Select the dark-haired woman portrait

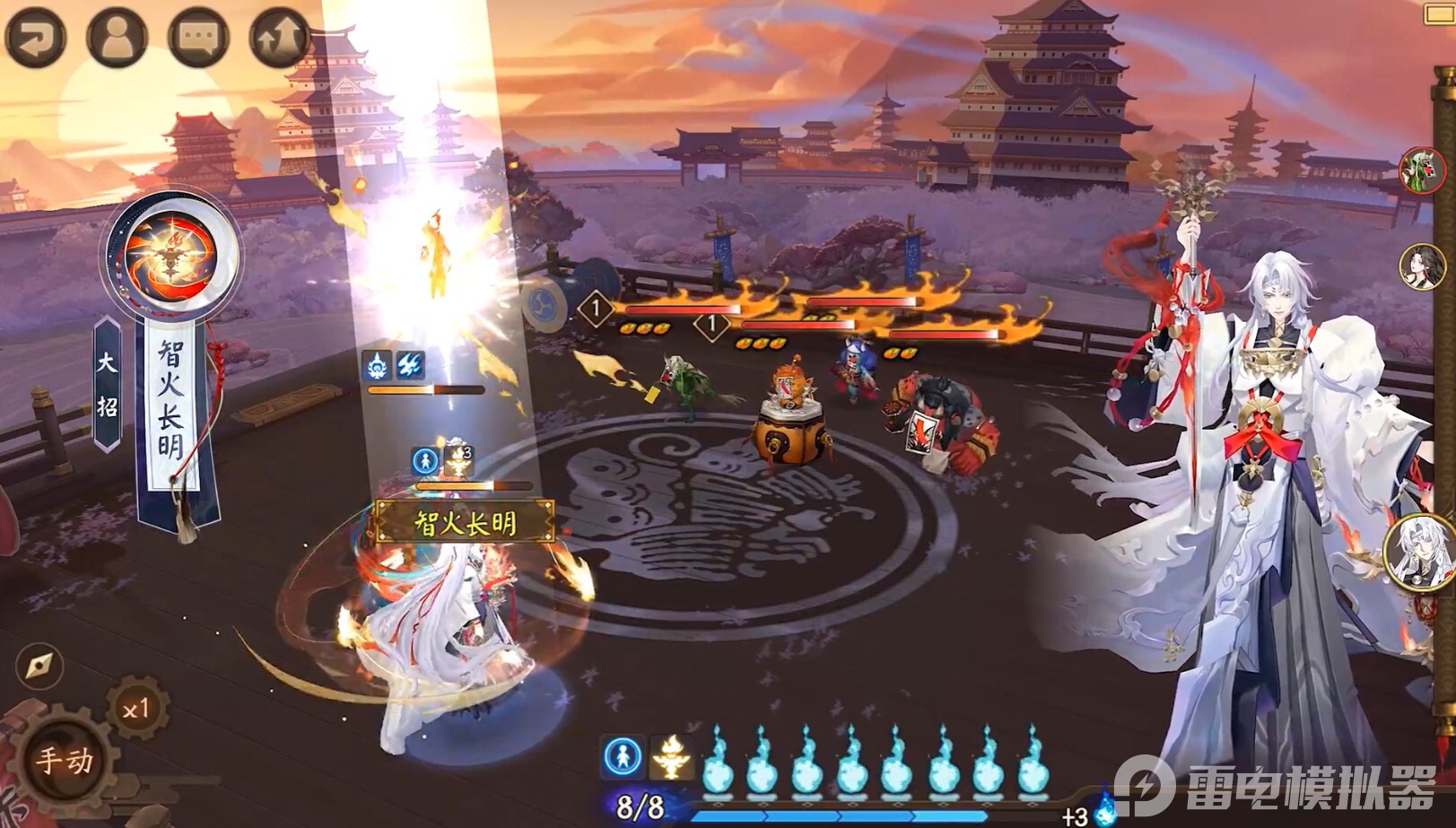(1423, 266)
